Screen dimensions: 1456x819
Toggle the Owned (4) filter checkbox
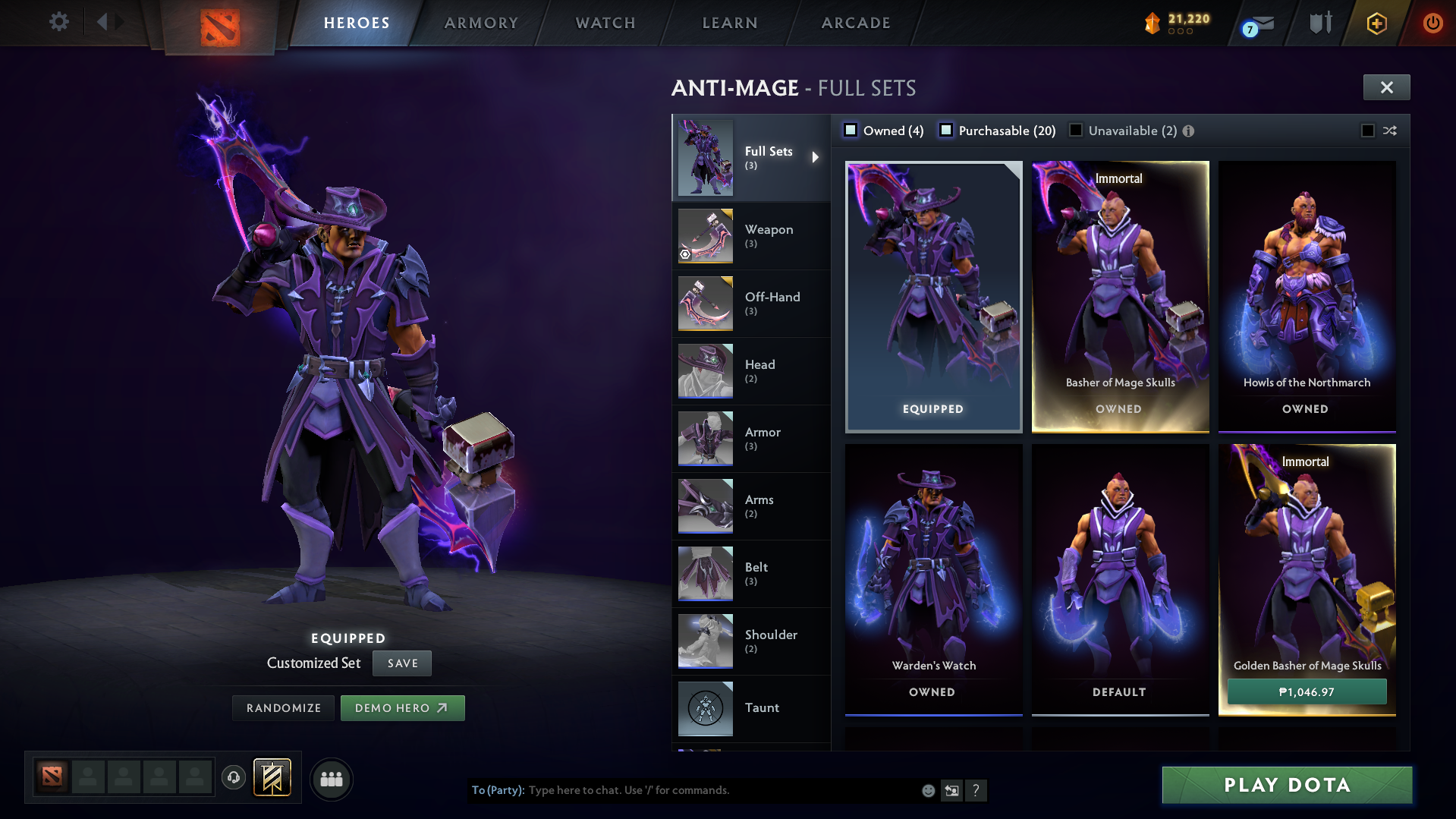click(x=851, y=130)
